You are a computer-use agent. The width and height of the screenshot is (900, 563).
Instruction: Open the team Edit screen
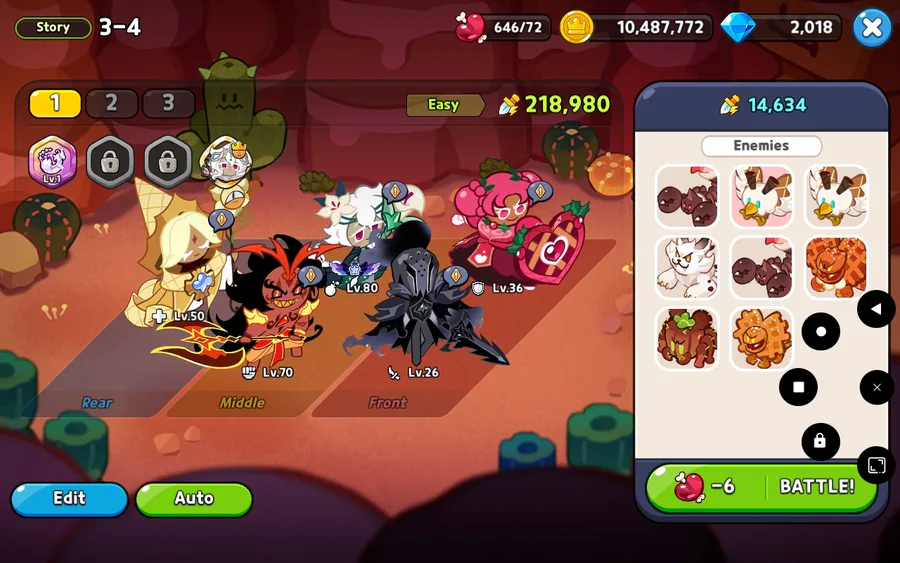coord(69,498)
